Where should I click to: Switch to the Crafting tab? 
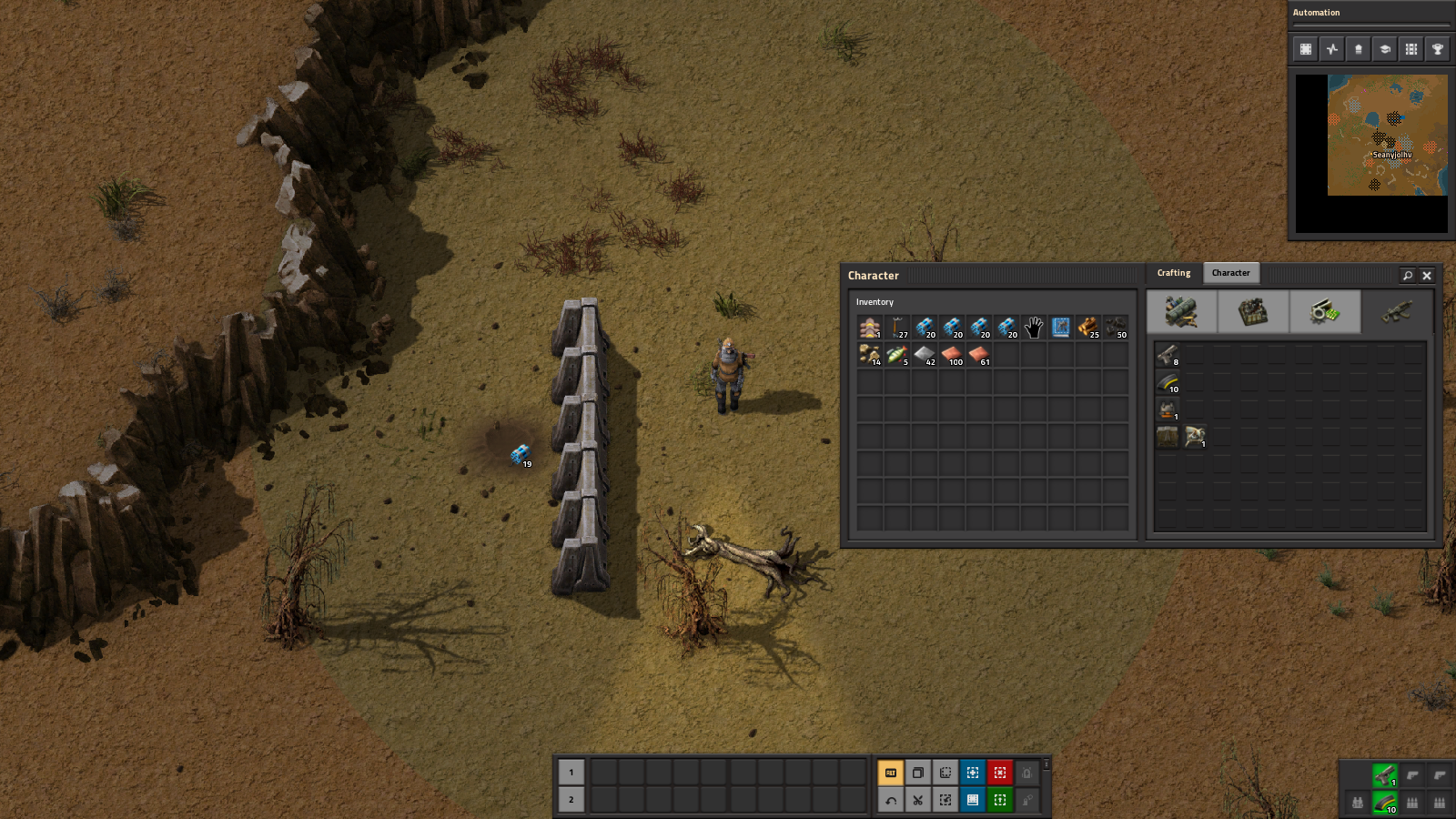pyautogui.click(x=1173, y=273)
